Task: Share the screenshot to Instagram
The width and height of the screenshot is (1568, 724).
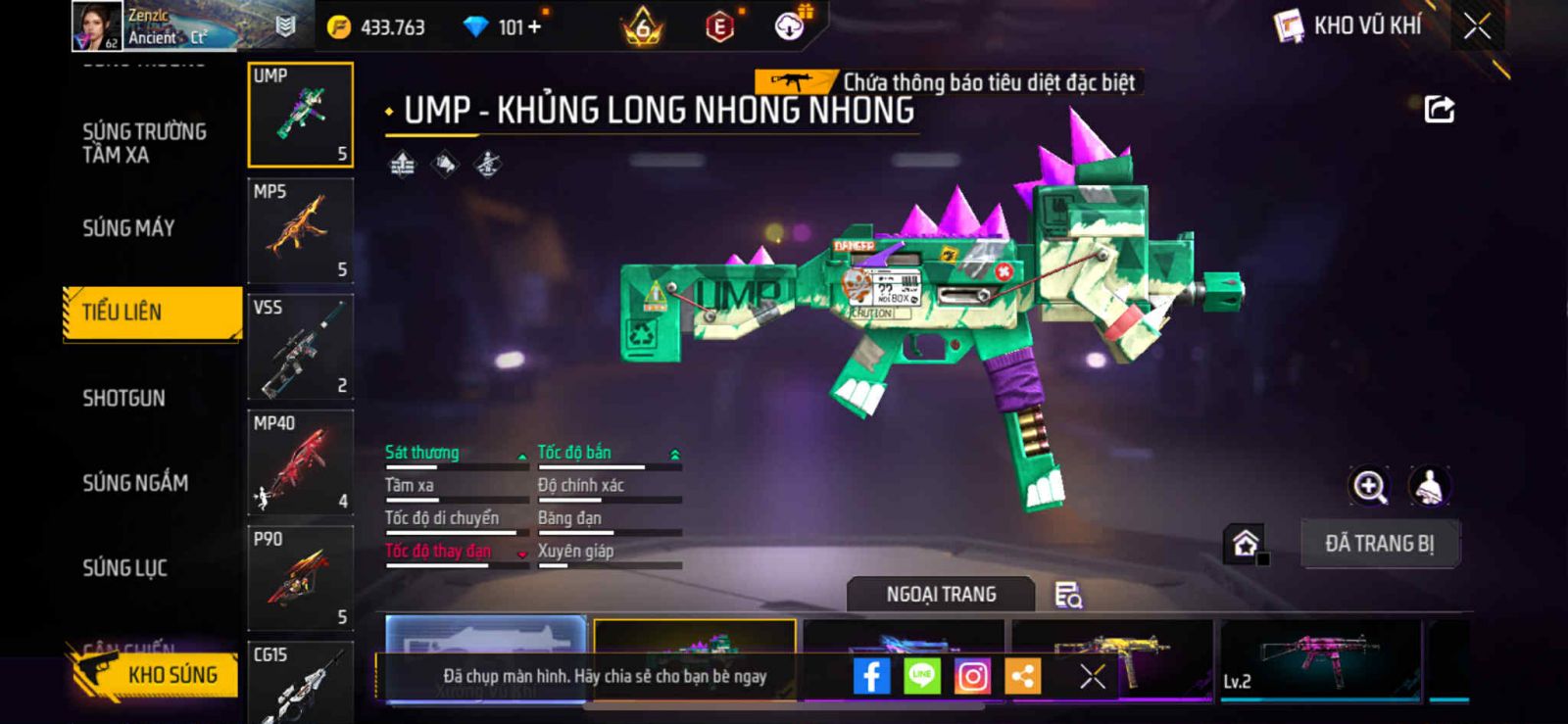Action: point(972,676)
